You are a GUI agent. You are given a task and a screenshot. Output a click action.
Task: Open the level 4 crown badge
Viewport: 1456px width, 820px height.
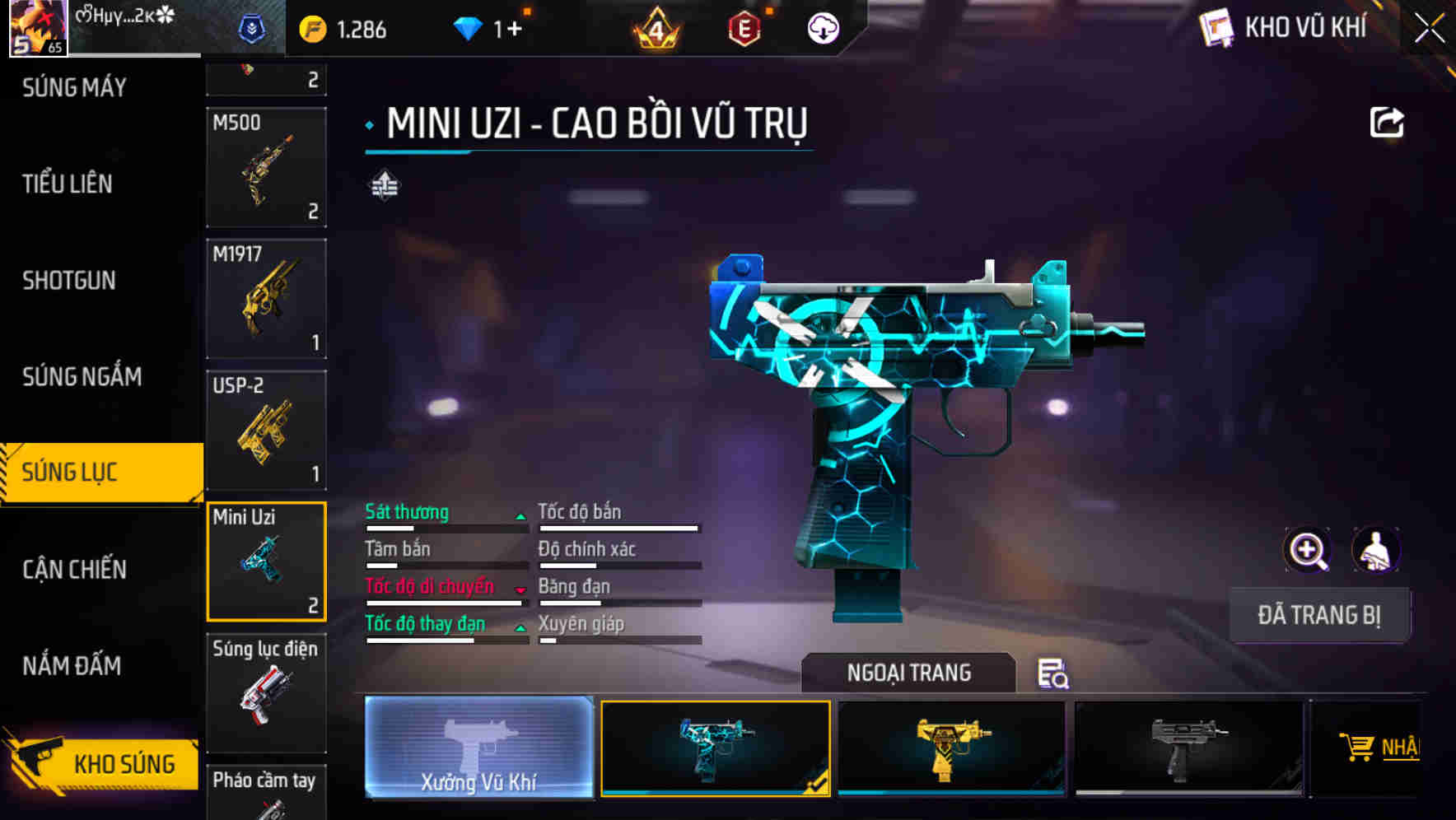pyautogui.click(x=656, y=27)
